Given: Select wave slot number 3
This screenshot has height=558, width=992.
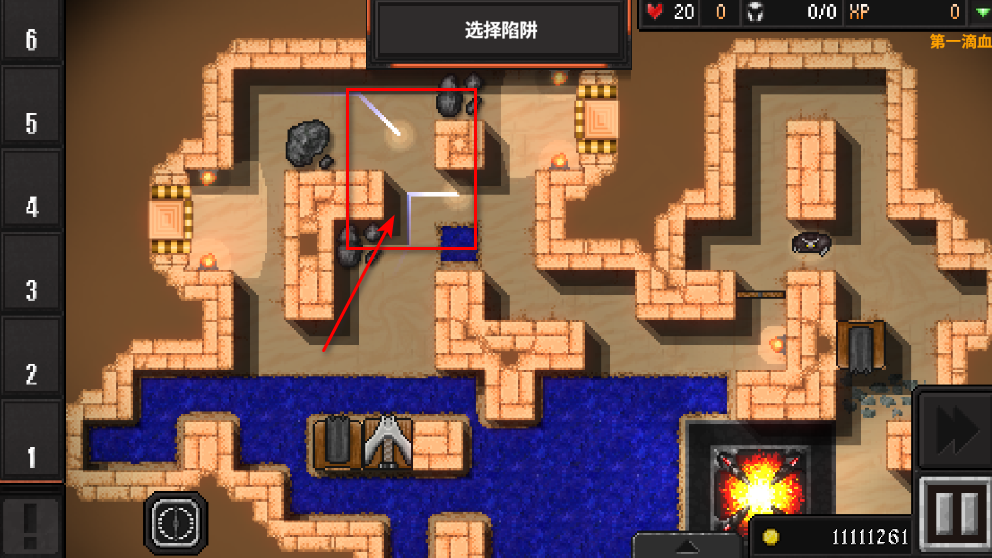Looking at the screenshot, I should 31,291.
